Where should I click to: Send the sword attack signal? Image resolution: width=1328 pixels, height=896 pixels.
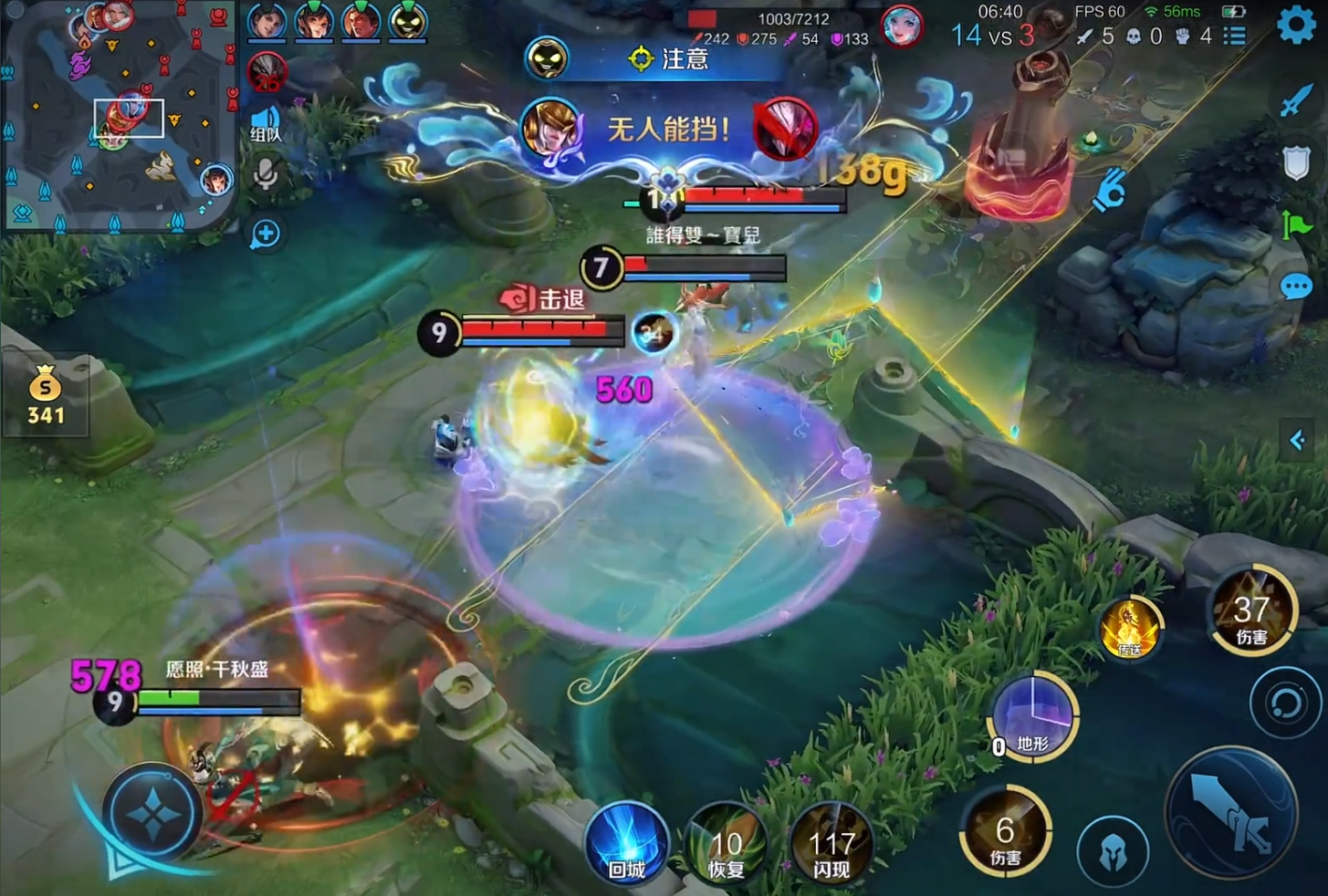(1296, 101)
